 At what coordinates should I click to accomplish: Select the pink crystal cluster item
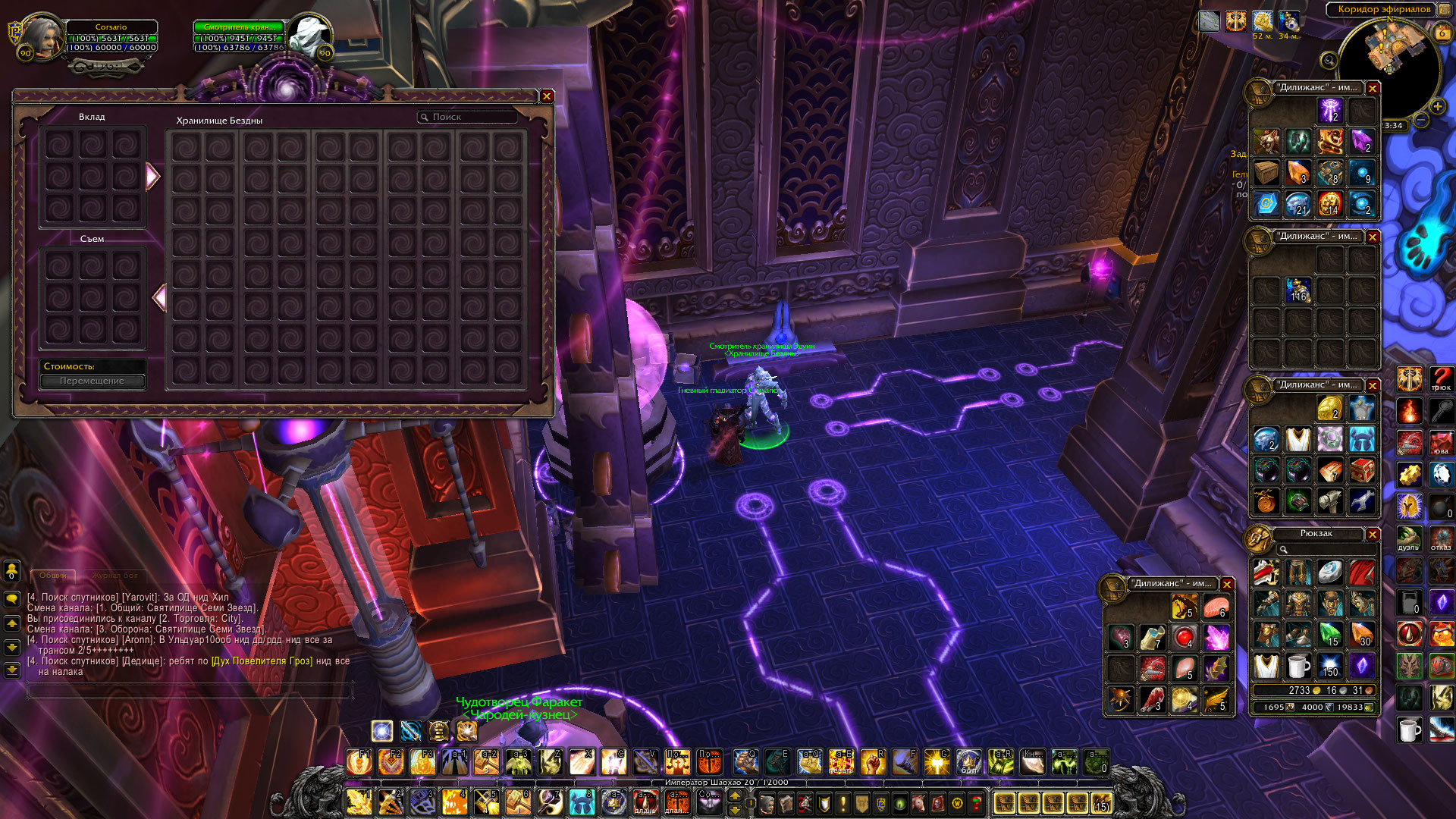click(x=1216, y=637)
